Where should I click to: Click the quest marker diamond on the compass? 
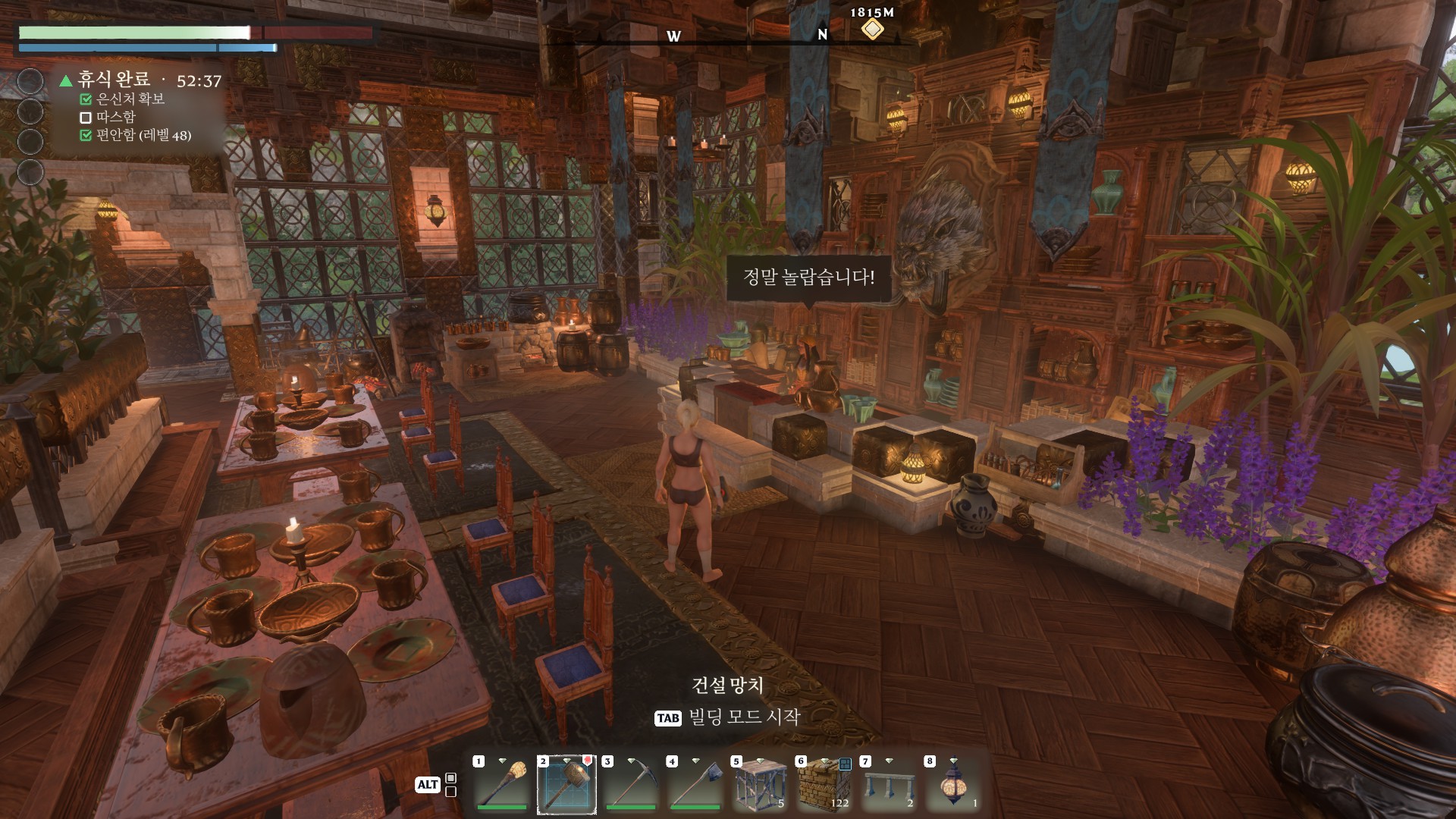coord(872,30)
